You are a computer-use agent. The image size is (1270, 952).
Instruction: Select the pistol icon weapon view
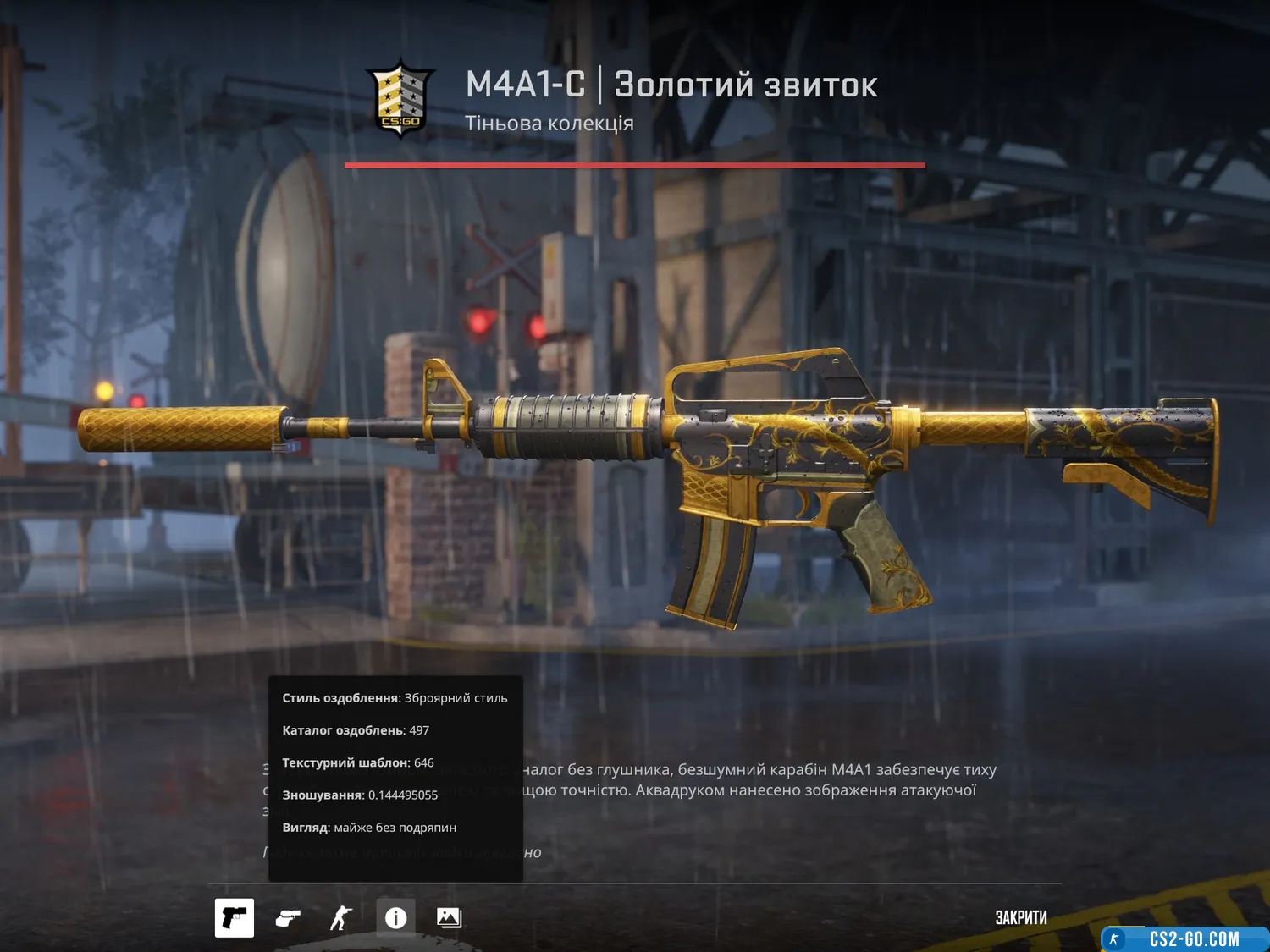235,918
